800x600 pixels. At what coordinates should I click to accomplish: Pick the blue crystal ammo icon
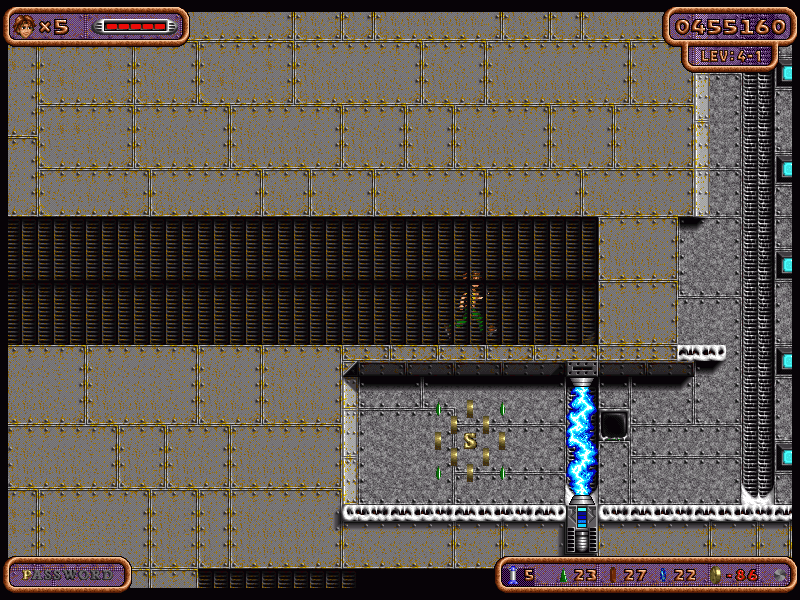click(662, 575)
